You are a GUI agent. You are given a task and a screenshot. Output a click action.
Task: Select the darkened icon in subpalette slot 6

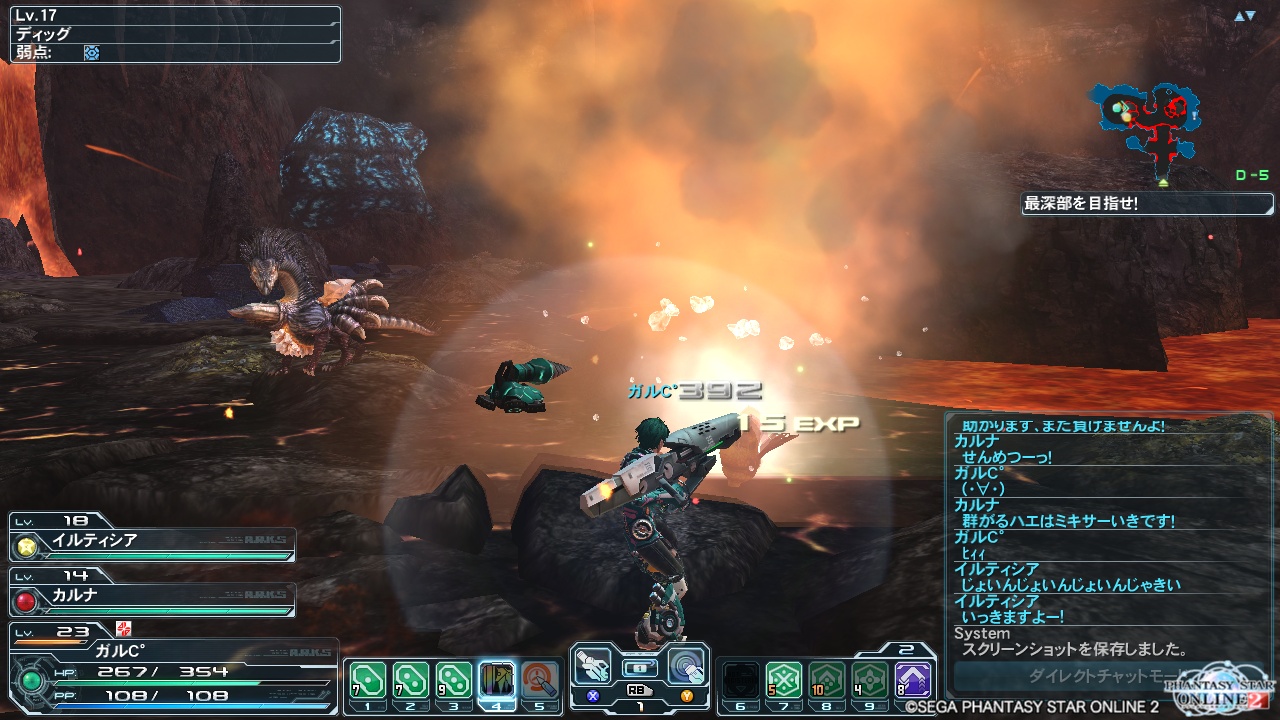coord(741,680)
